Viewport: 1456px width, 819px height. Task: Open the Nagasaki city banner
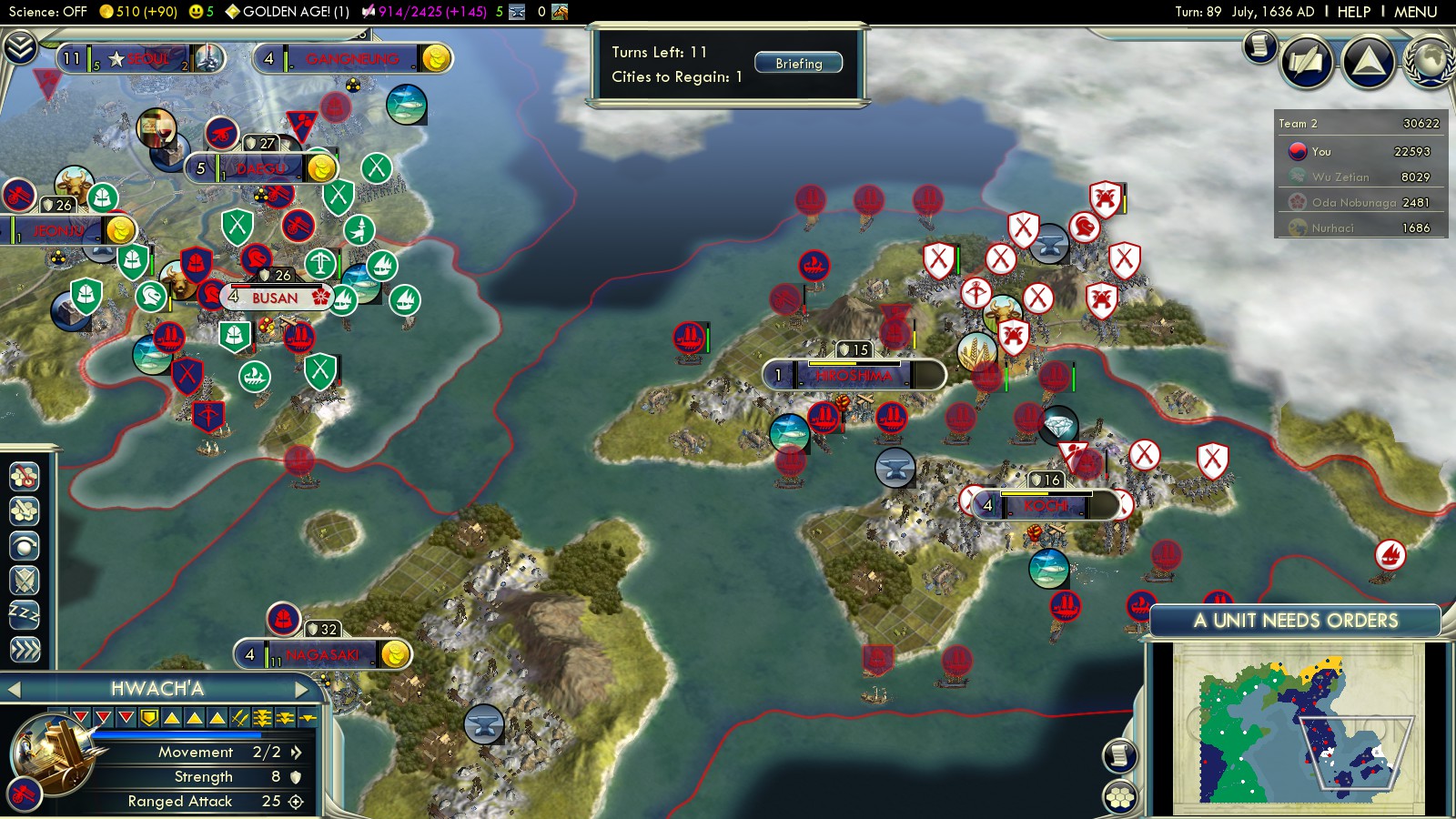pos(323,654)
